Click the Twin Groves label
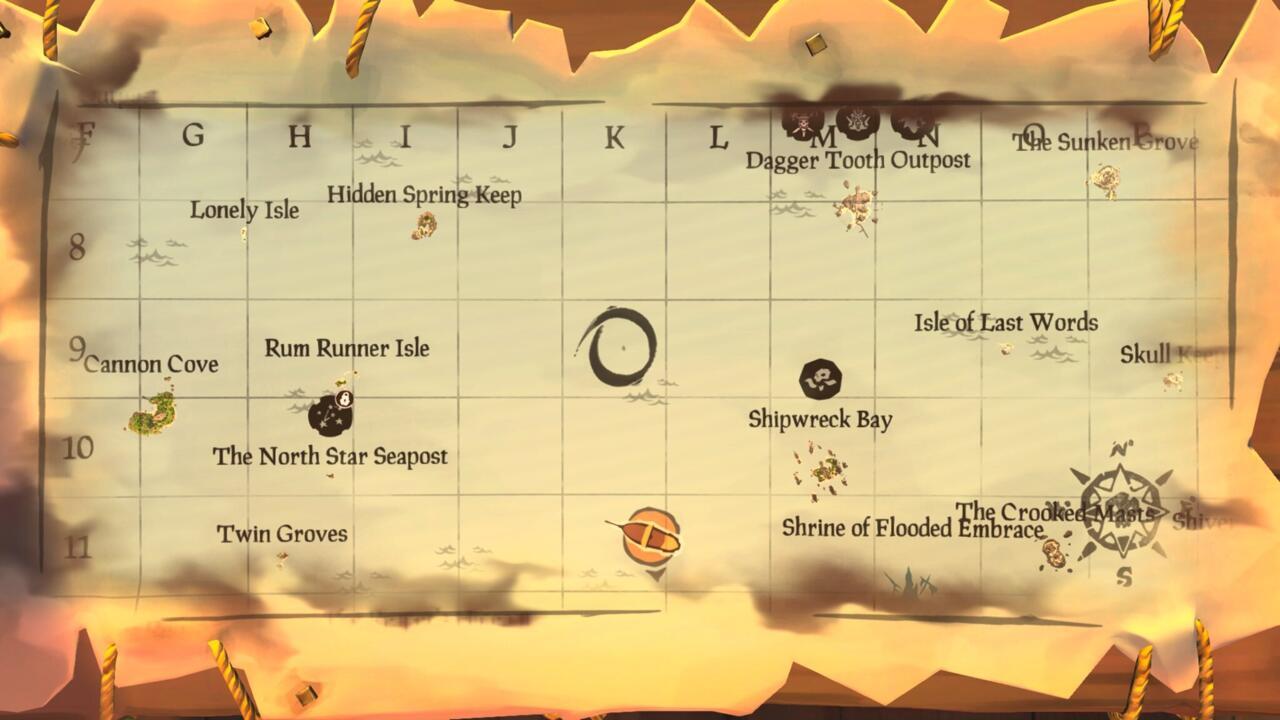 click(281, 534)
